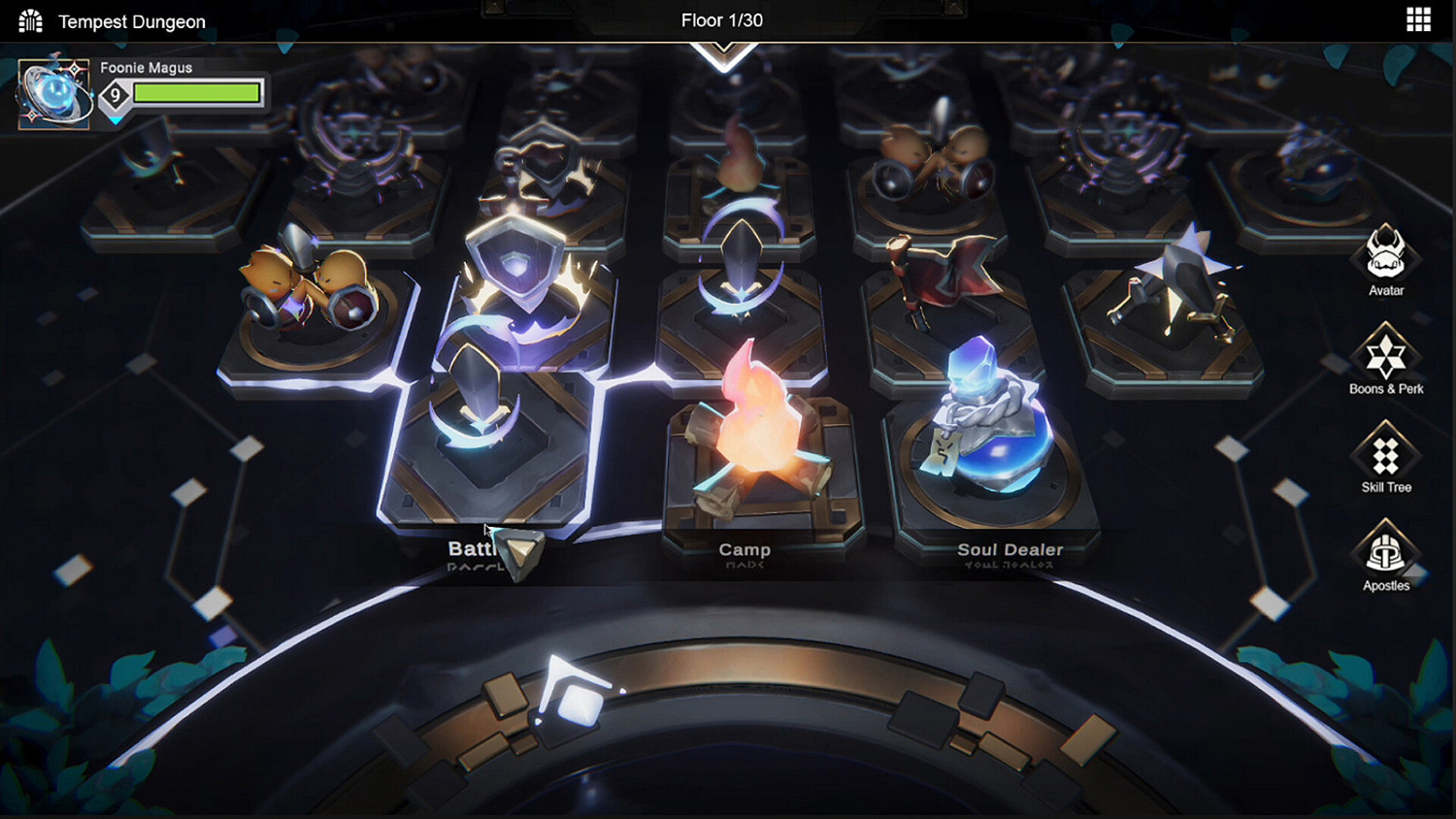Click the Floor 1/30 header

[x=722, y=19]
